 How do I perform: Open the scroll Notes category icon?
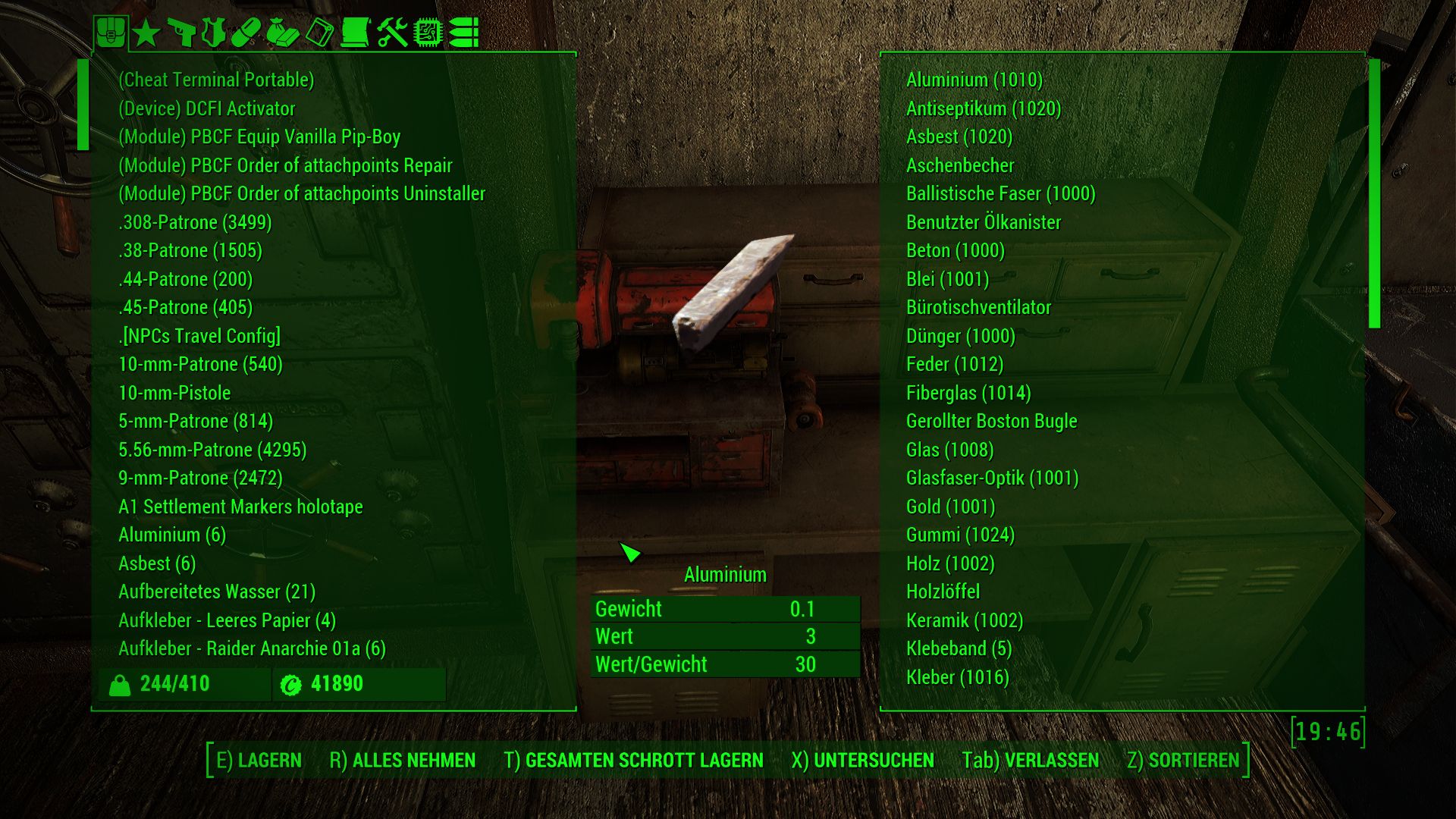tap(355, 33)
